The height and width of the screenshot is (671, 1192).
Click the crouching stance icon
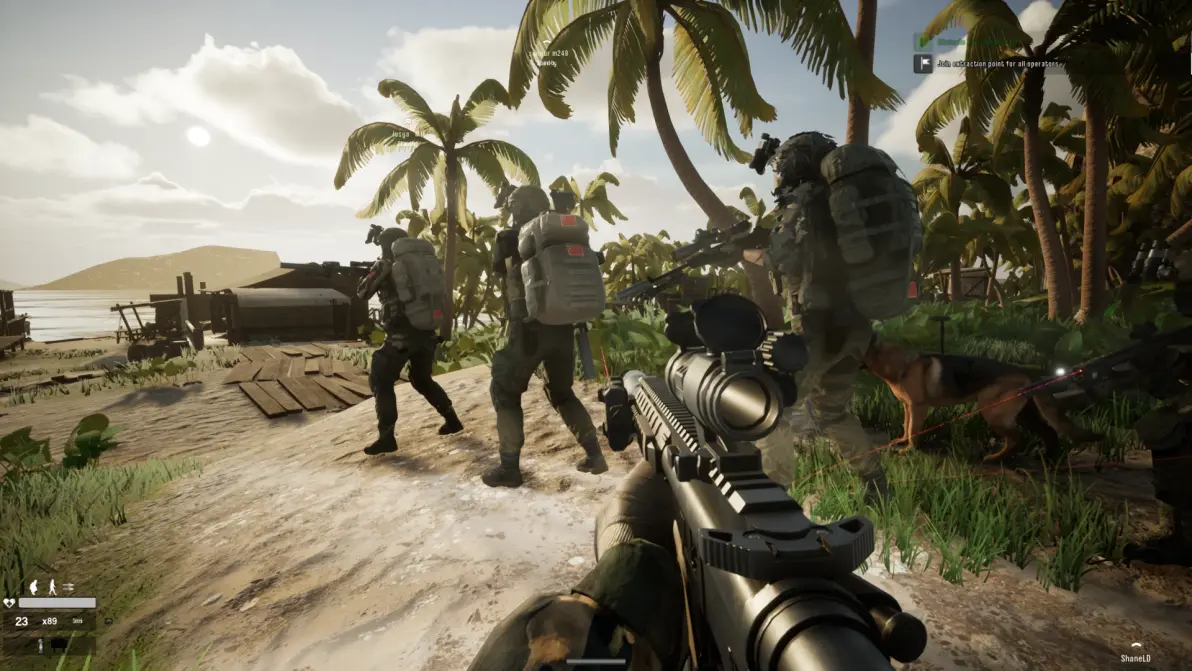(32, 587)
